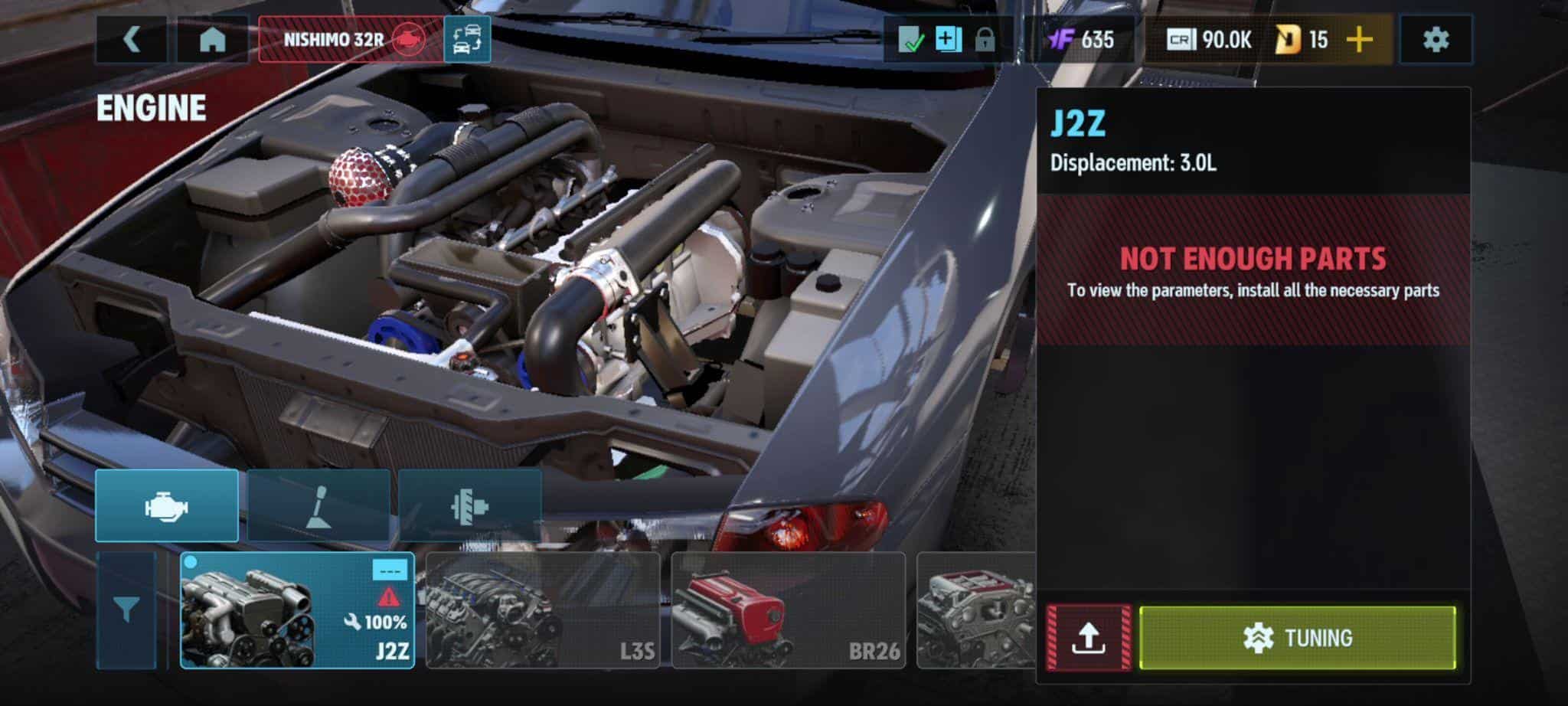
Task: Open the checklist tasks icon
Action: pos(911,39)
